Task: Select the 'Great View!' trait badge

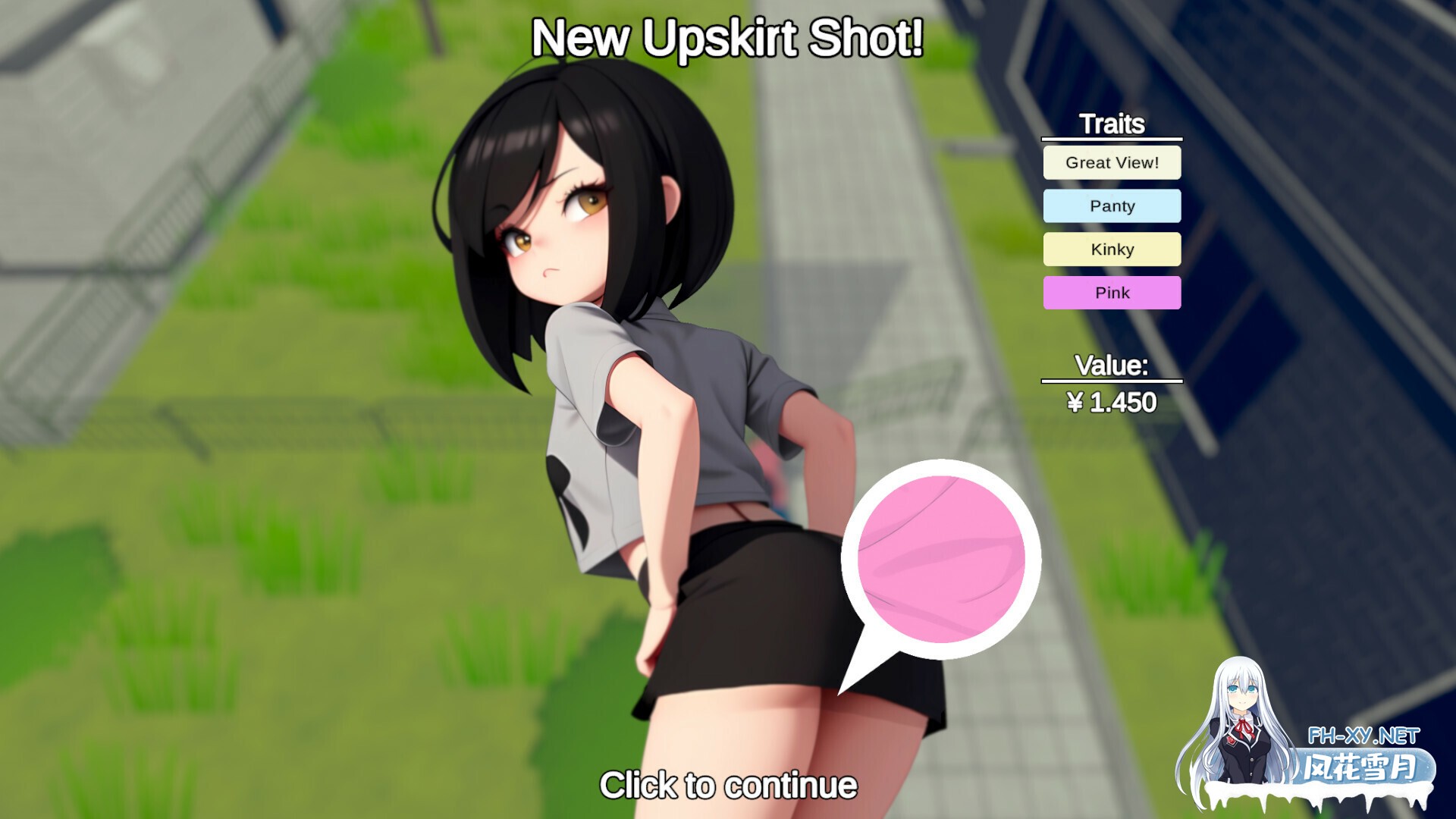Action: pos(1112,162)
